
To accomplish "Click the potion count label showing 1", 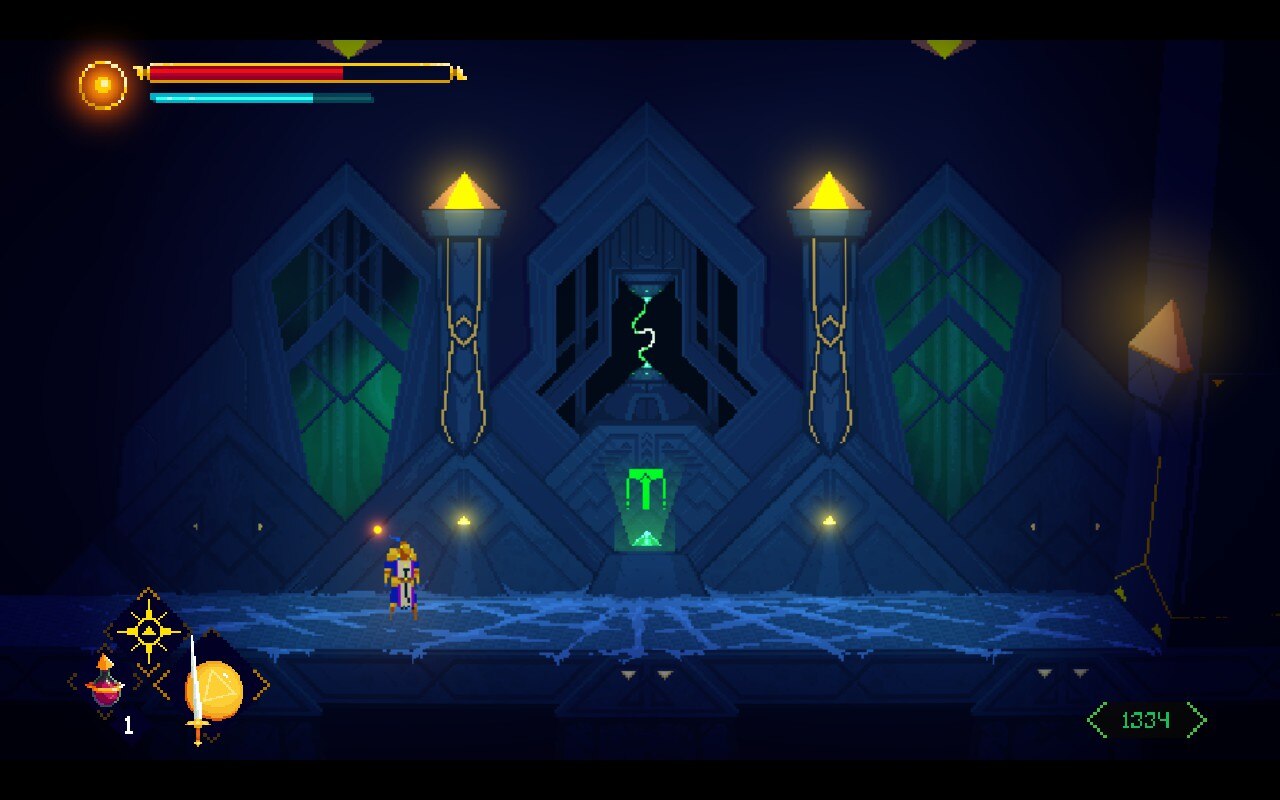I will pos(128,723).
